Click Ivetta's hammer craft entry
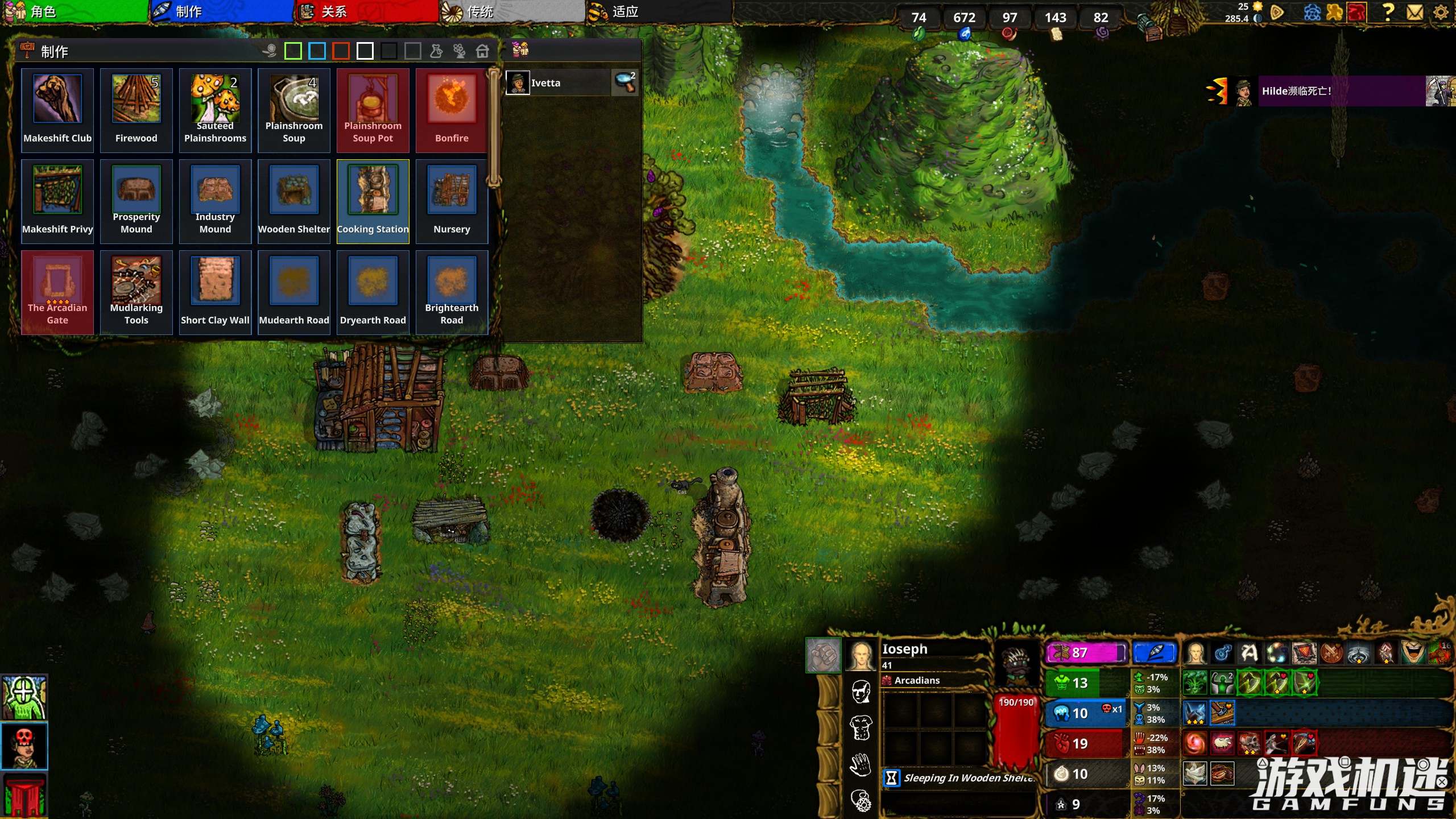1456x819 pixels. [626, 82]
